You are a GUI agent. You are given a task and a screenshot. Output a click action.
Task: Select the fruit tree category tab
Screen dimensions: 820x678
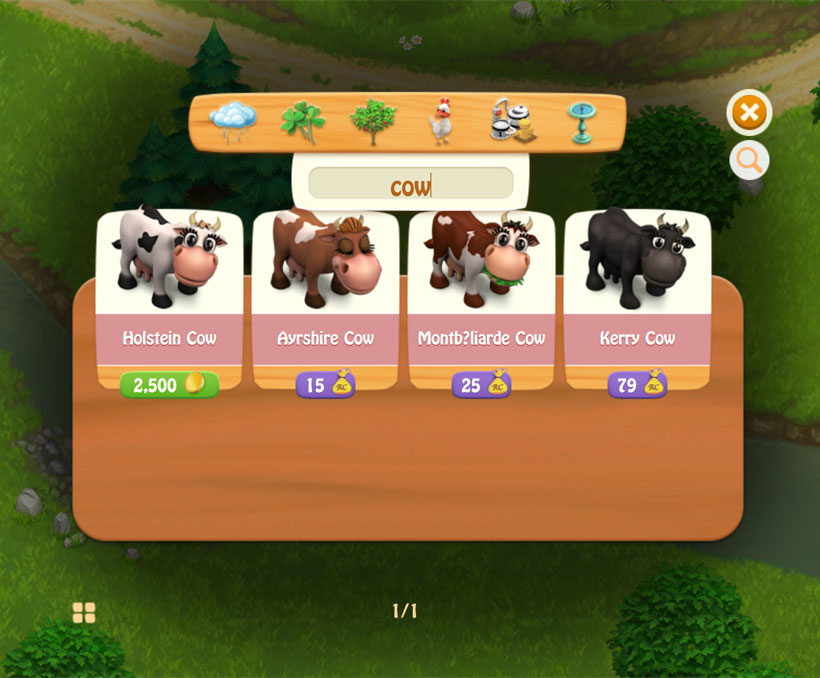[372, 122]
